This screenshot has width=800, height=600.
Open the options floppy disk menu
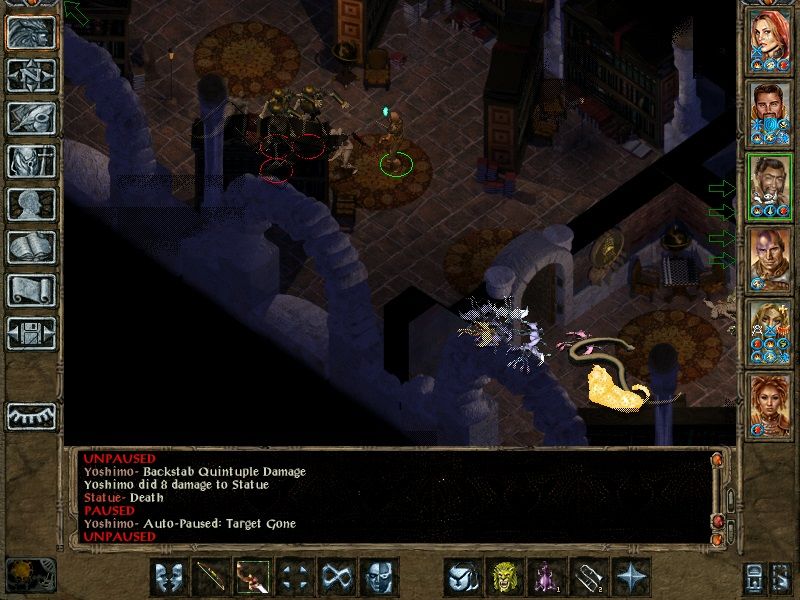(x=31, y=333)
